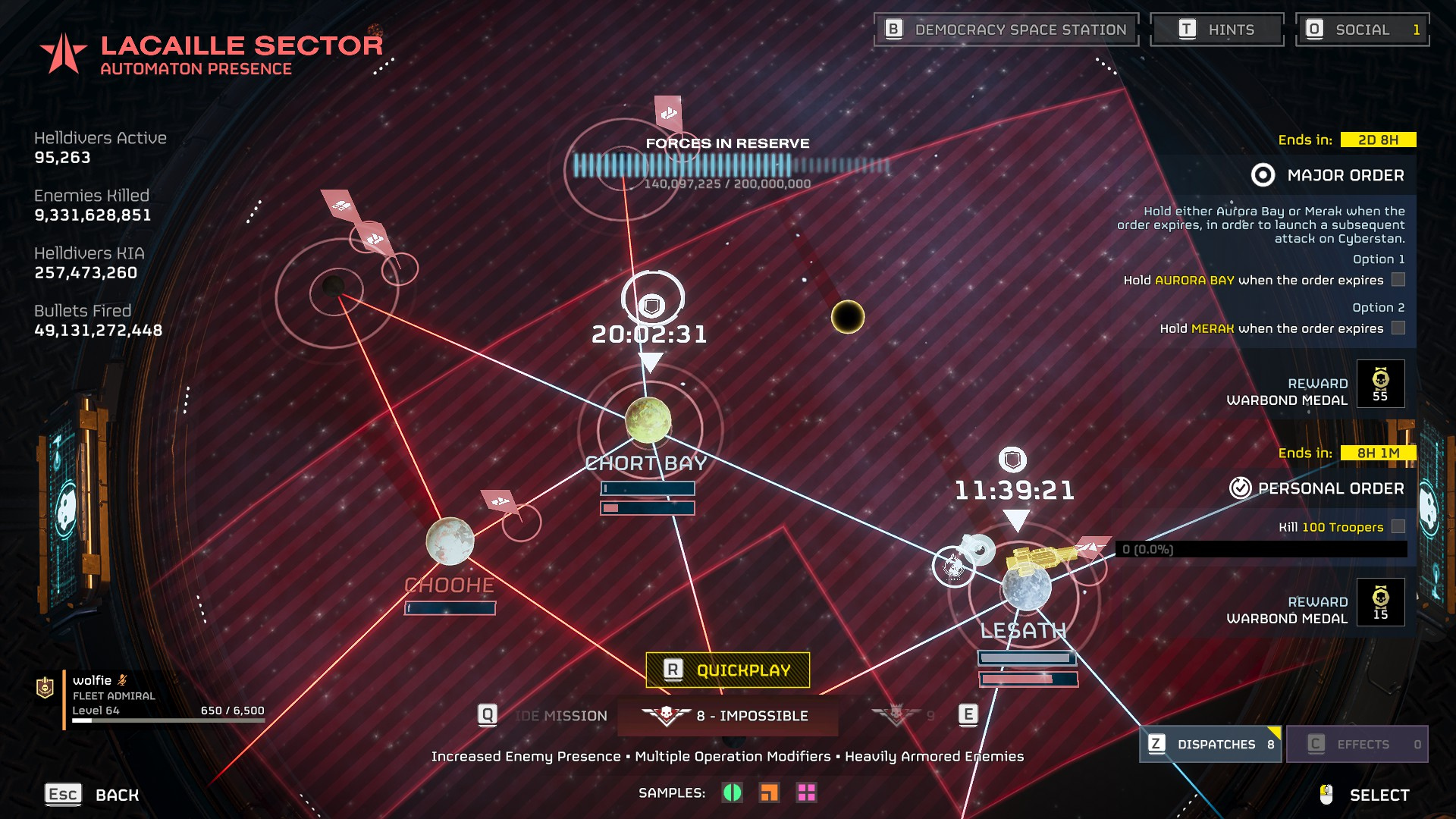Open the Hints panel
Viewport: 1456px width, 819px height.
[1216, 30]
